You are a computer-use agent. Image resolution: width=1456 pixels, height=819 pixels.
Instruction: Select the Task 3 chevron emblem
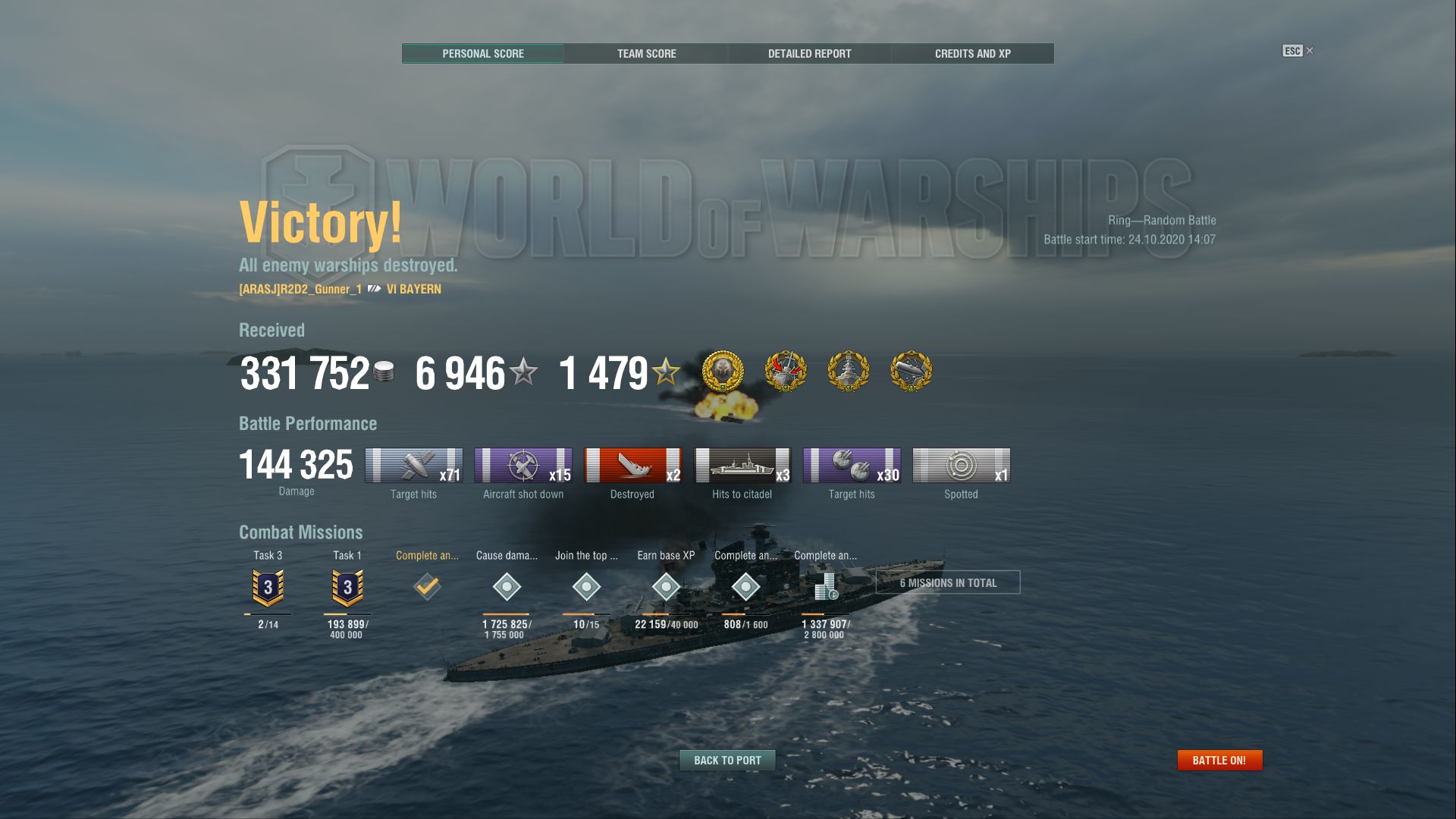267,586
